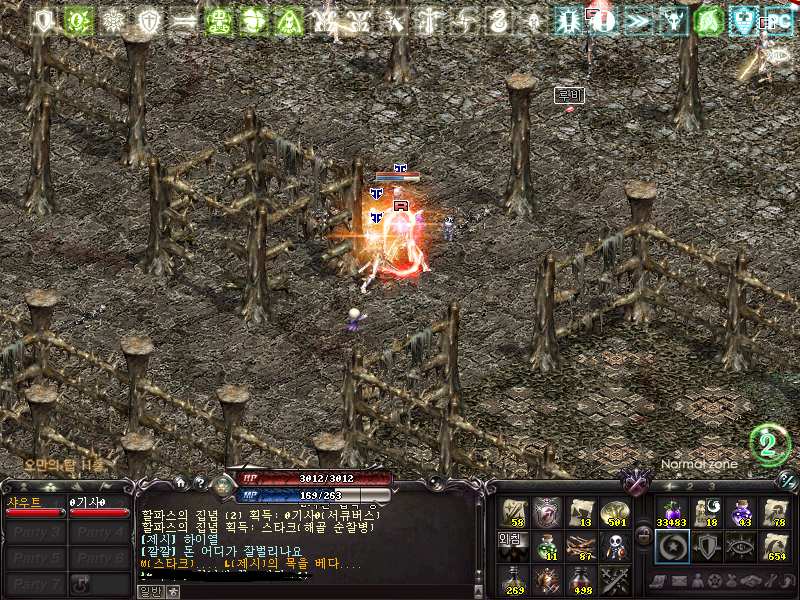The width and height of the screenshot is (800, 600).
Task: Use the bundle of sticks numbered 87
Action: pos(581,546)
